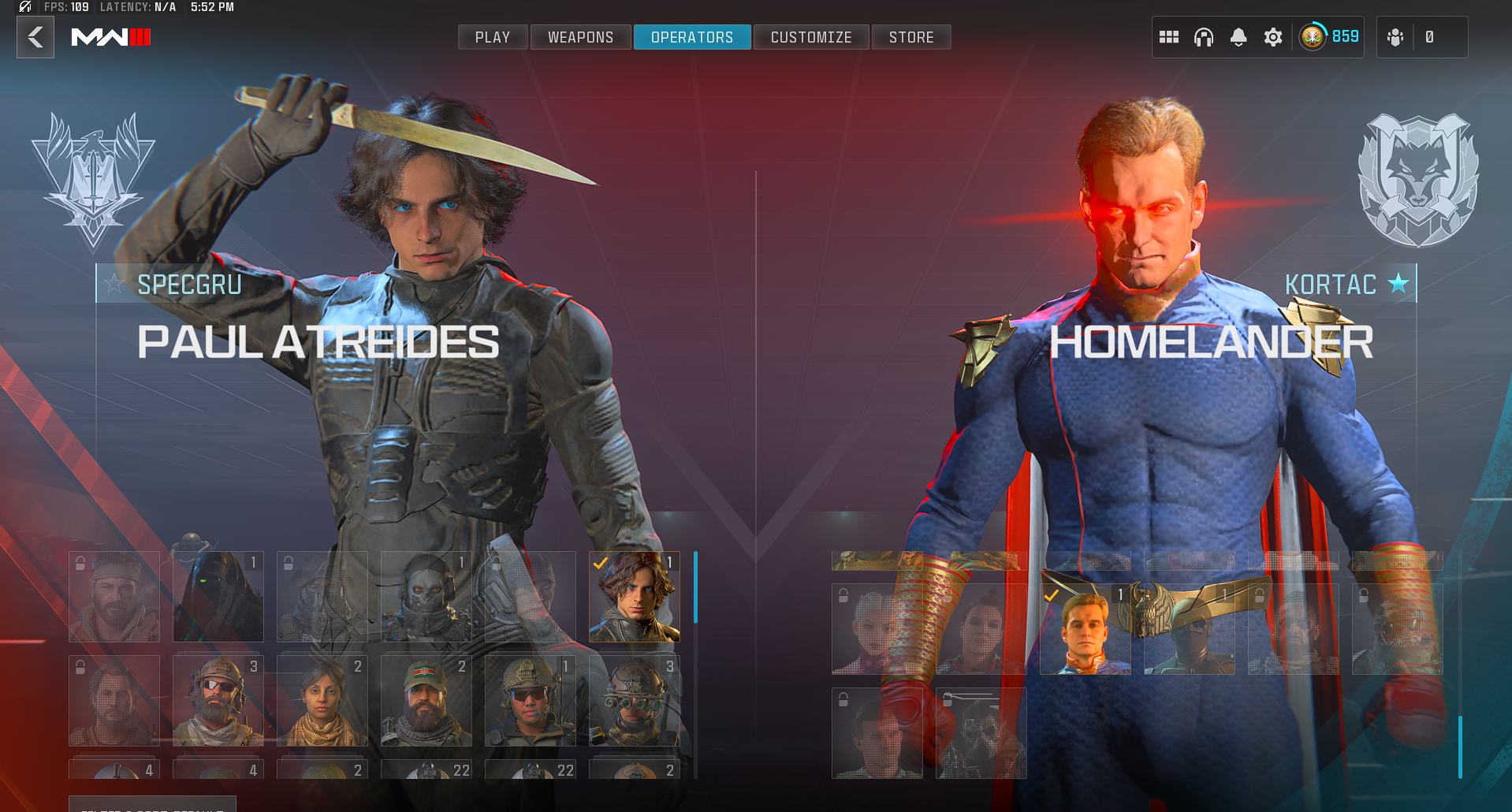The height and width of the screenshot is (812, 1512).
Task: Choose the Paul Atreides operator thumbnail
Action: [635, 597]
